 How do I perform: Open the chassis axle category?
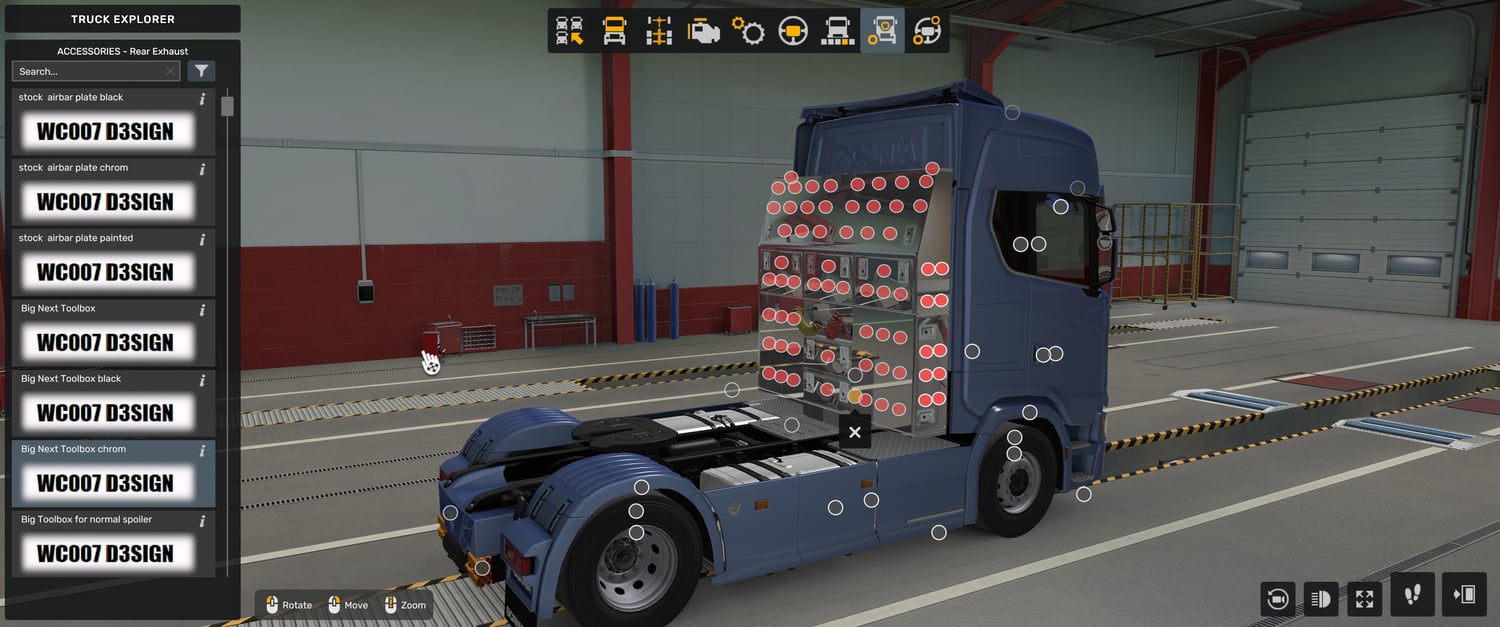(659, 31)
